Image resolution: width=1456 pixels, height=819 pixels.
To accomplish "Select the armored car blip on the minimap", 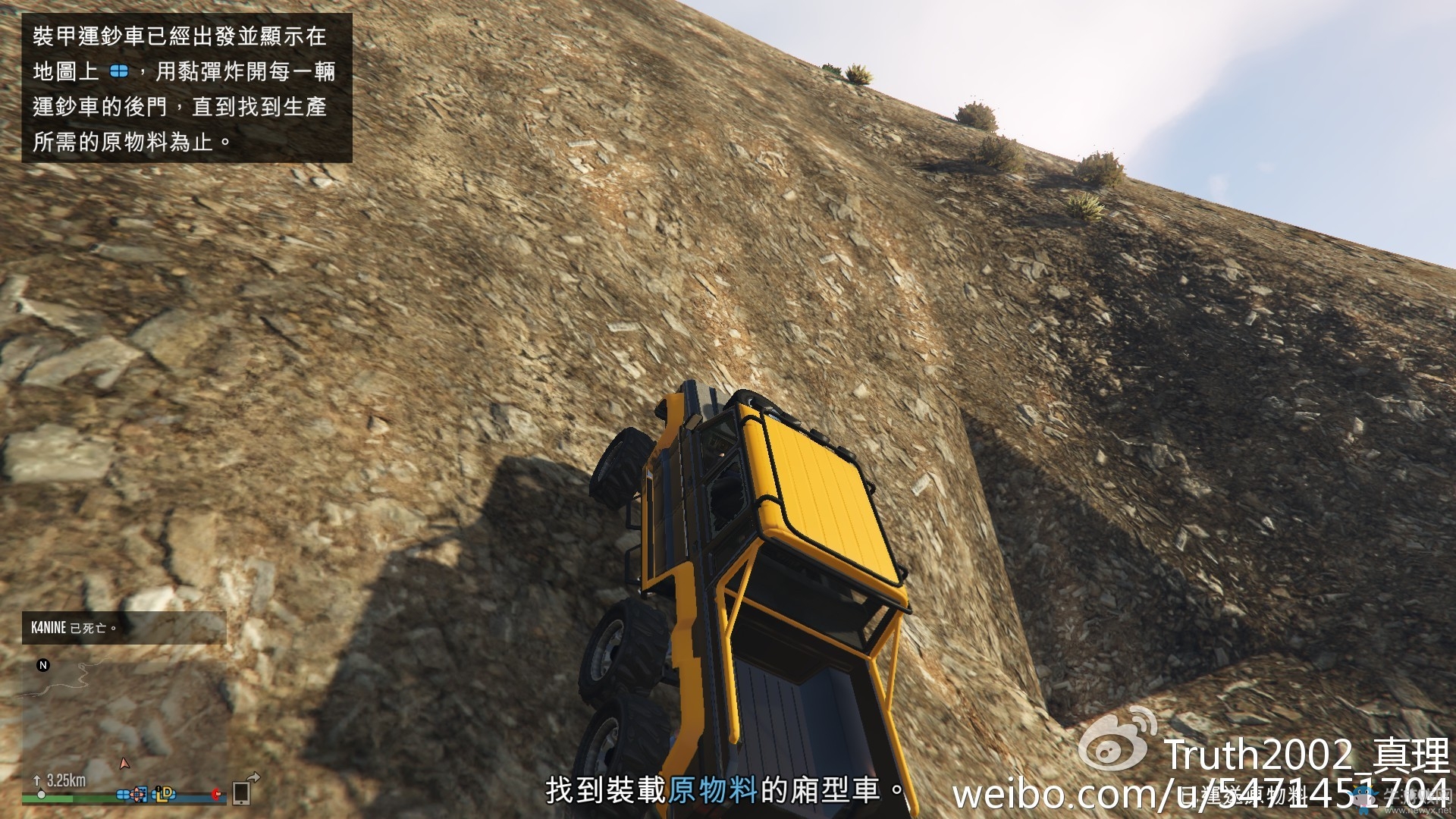I will [123, 795].
